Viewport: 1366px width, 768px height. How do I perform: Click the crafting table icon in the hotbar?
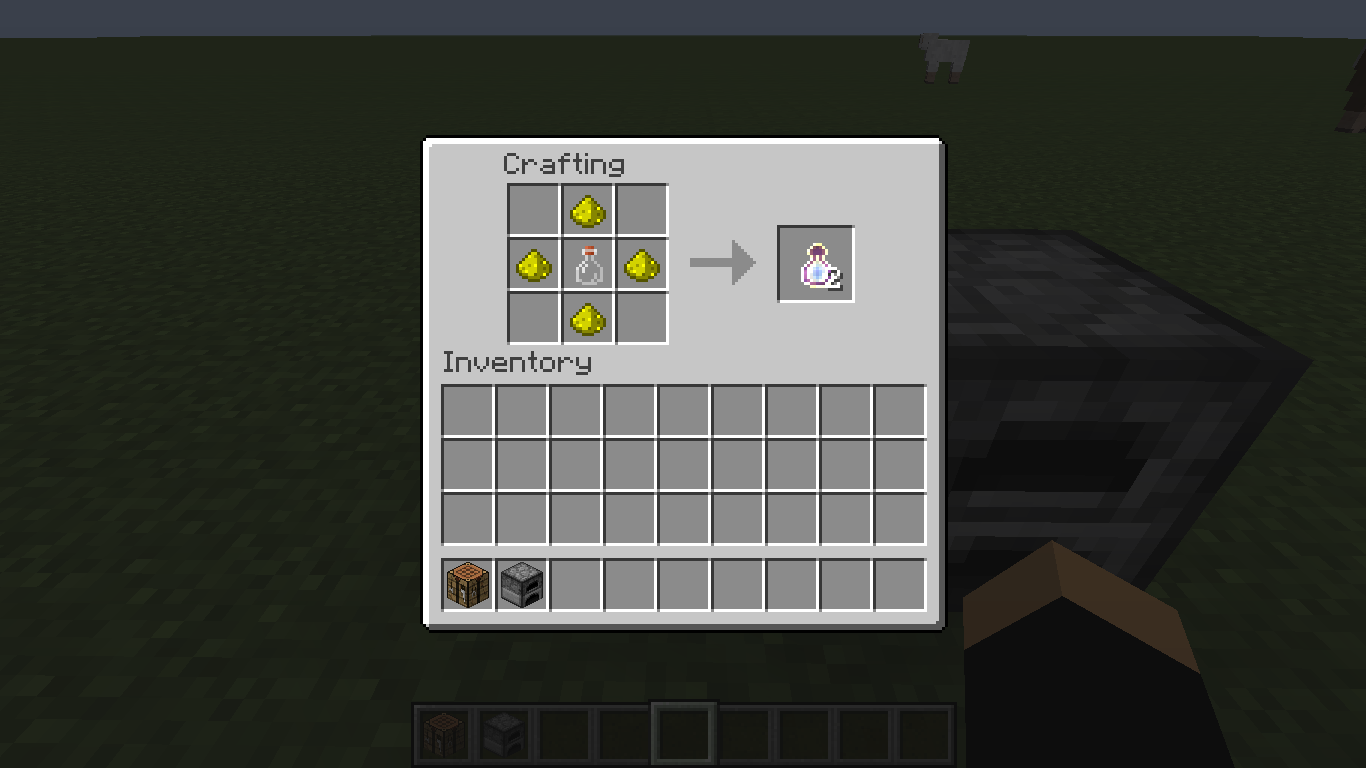tap(442, 732)
